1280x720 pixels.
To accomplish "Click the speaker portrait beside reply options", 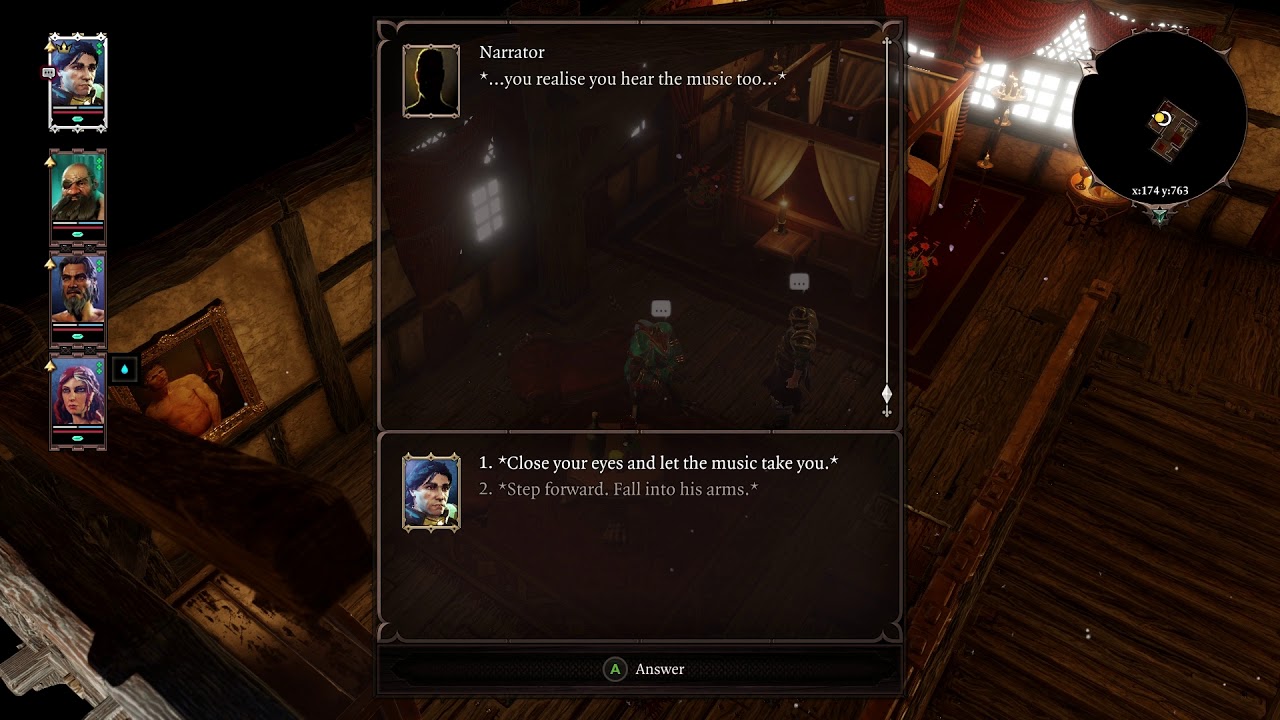I will [x=431, y=491].
